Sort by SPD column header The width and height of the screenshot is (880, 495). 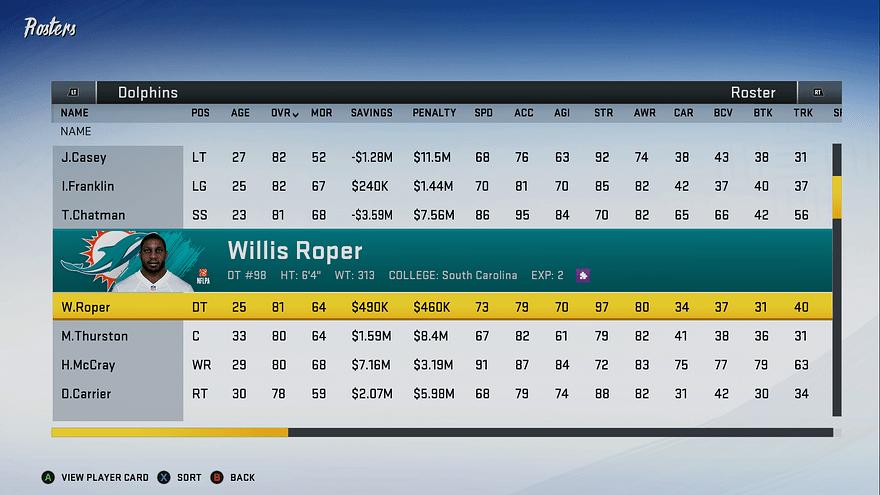(483, 113)
